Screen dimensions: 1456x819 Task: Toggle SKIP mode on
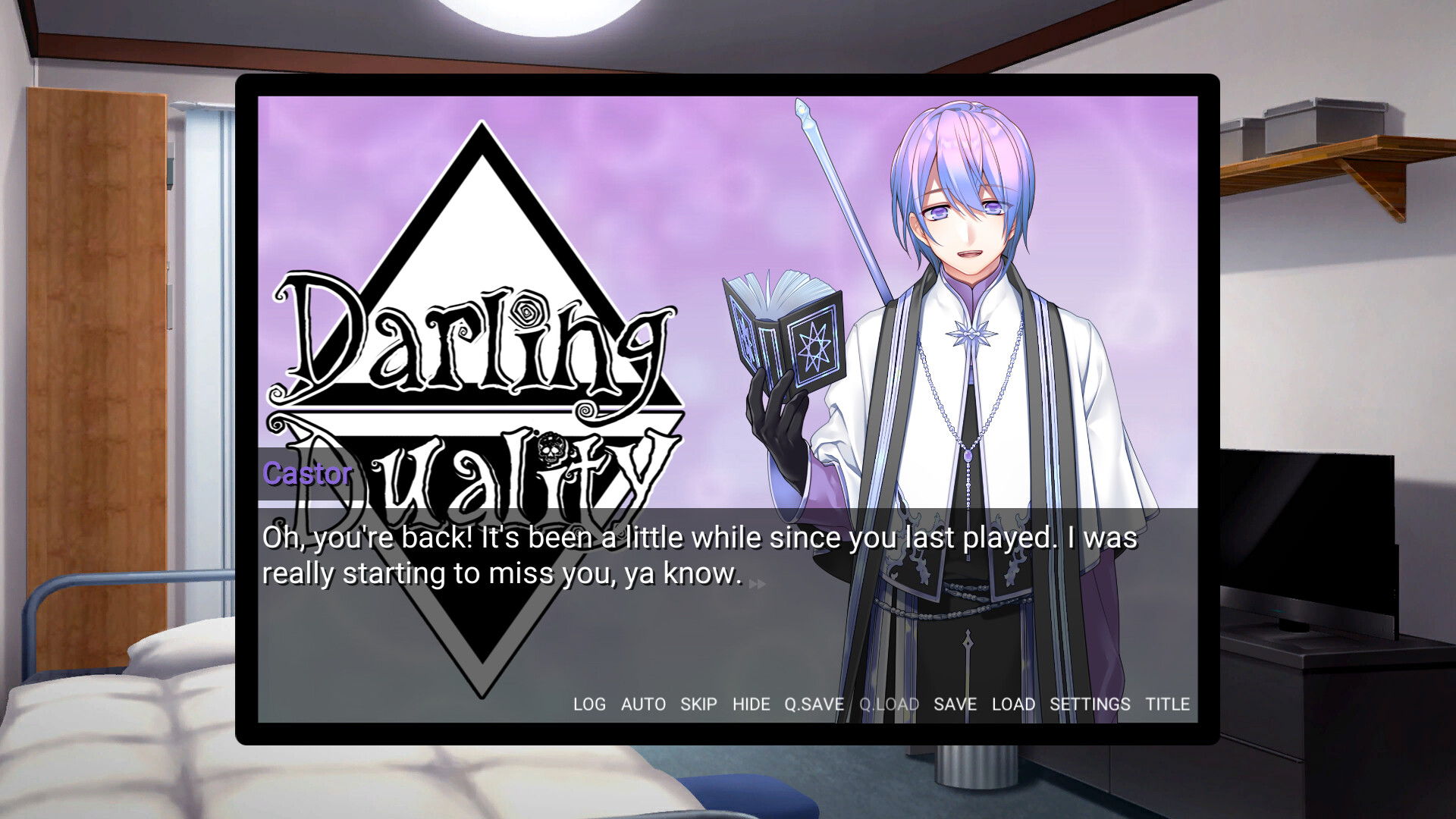pos(698,704)
